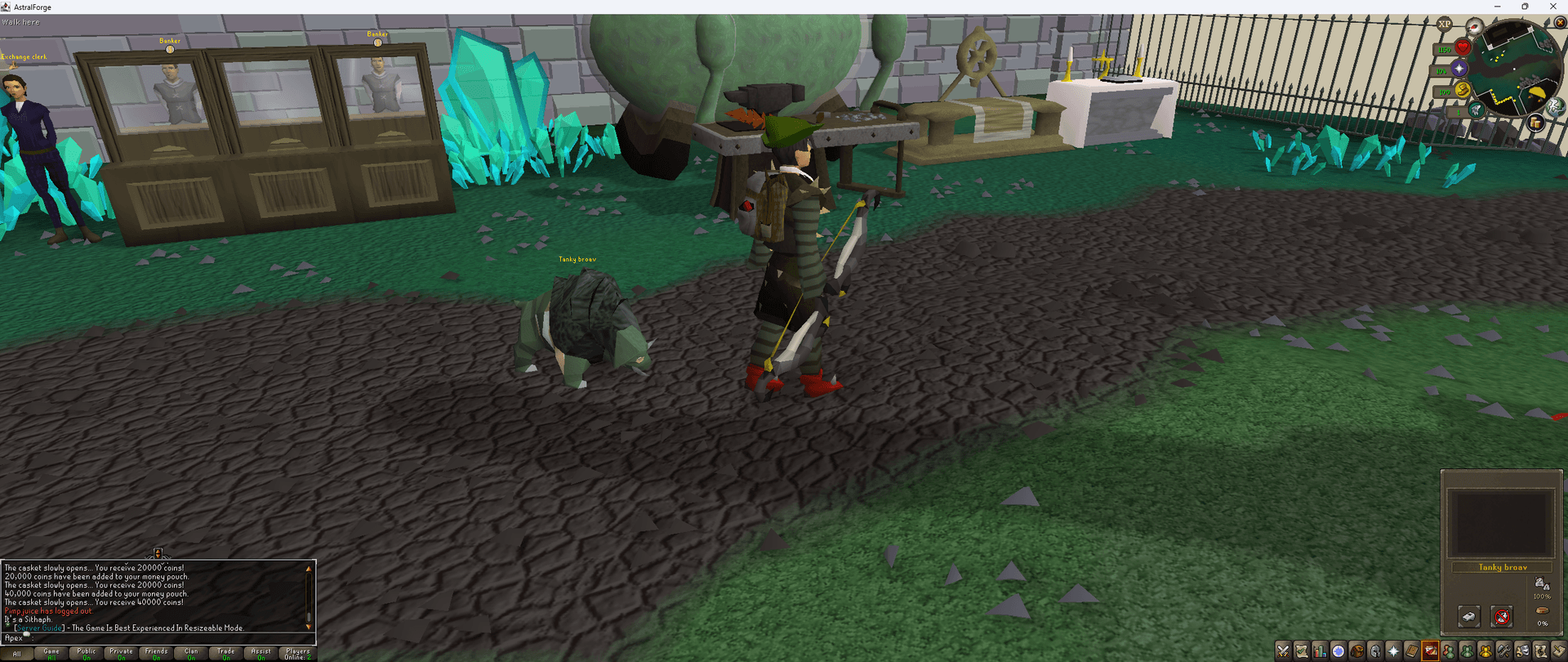Open the Skills tab with the bar chart icon
Image resolution: width=1568 pixels, height=662 pixels.
point(1319,651)
